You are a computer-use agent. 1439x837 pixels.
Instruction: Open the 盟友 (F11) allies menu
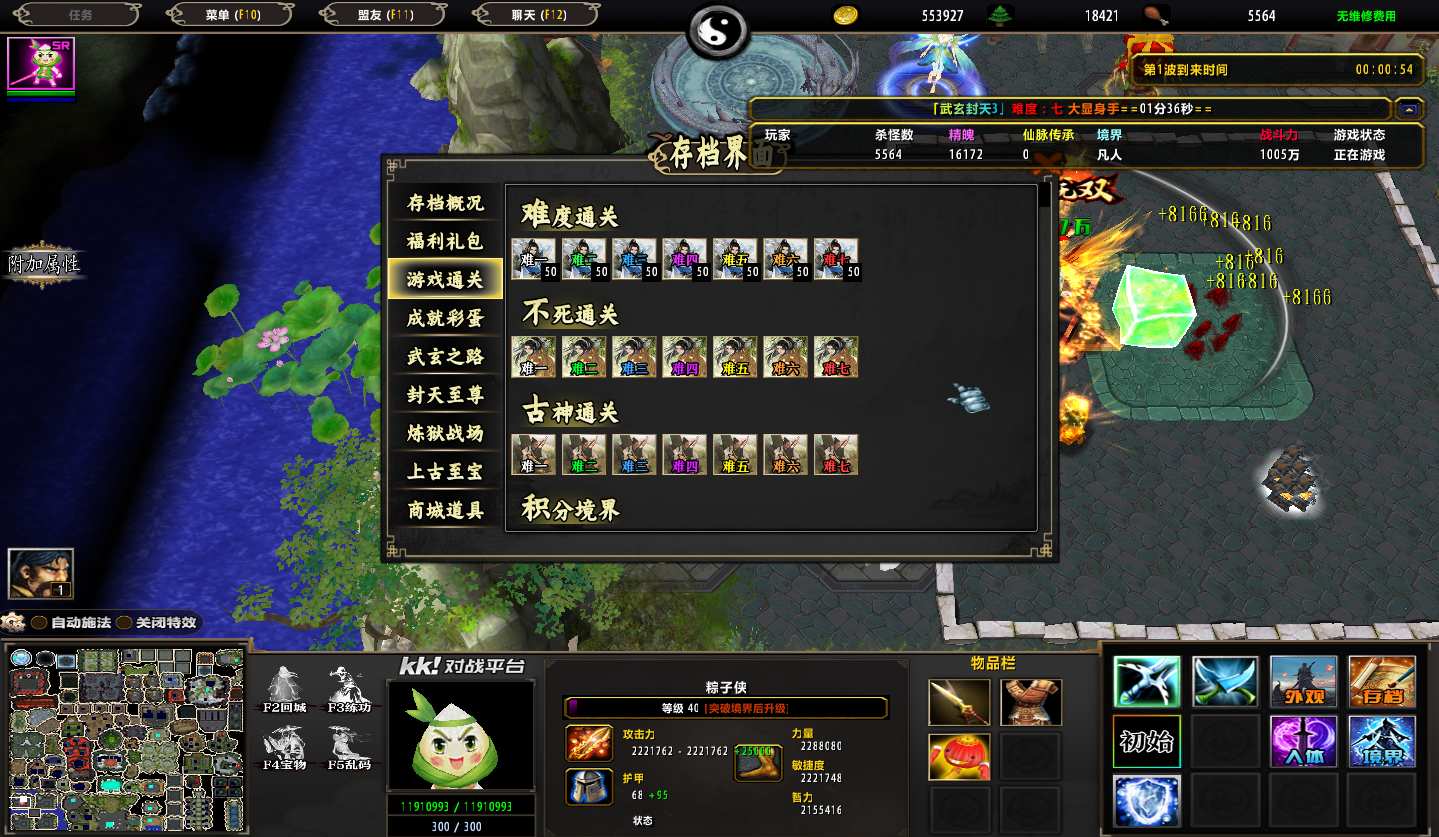click(385, 15)
